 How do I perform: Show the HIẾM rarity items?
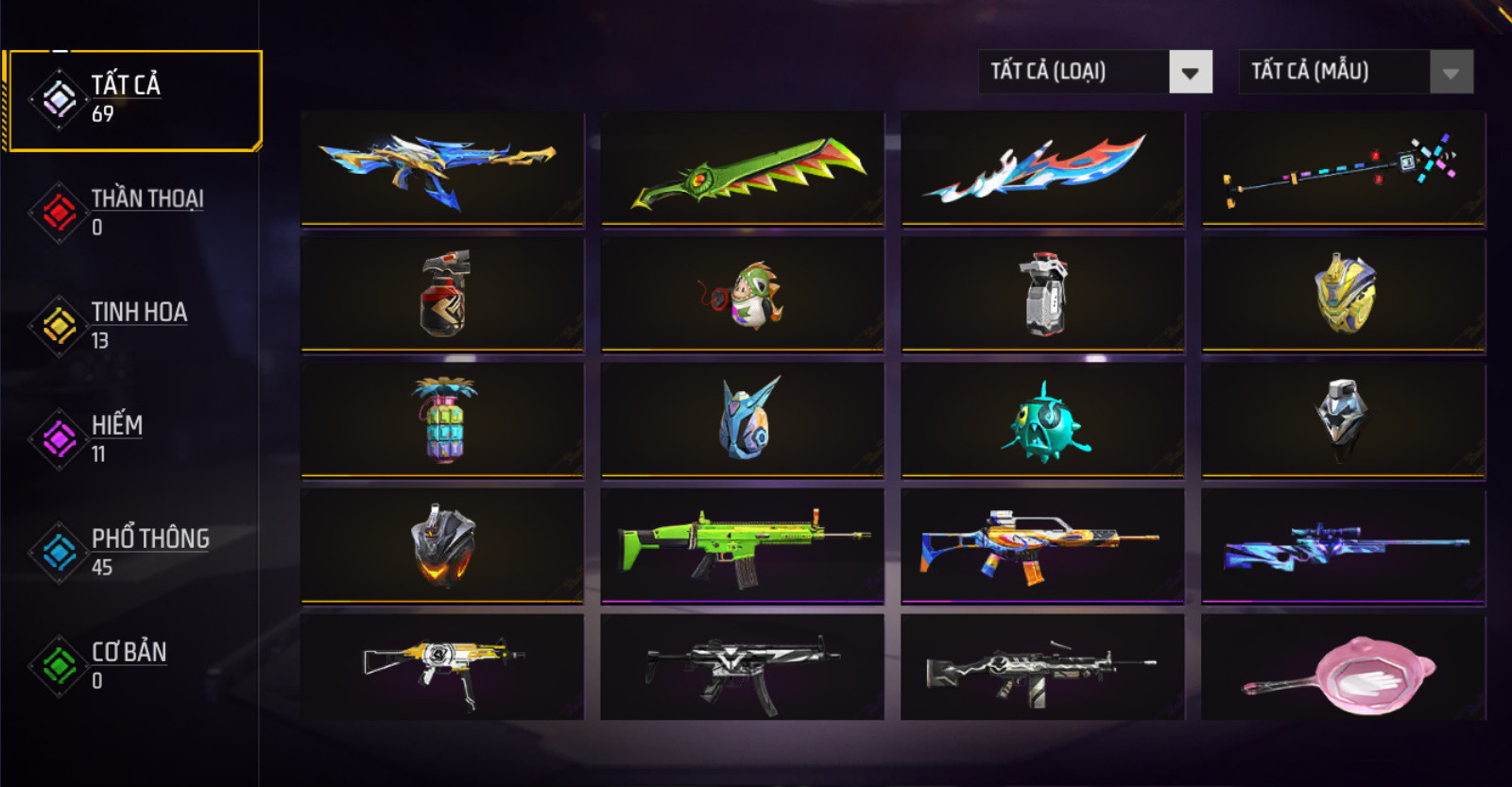[132, 438]
